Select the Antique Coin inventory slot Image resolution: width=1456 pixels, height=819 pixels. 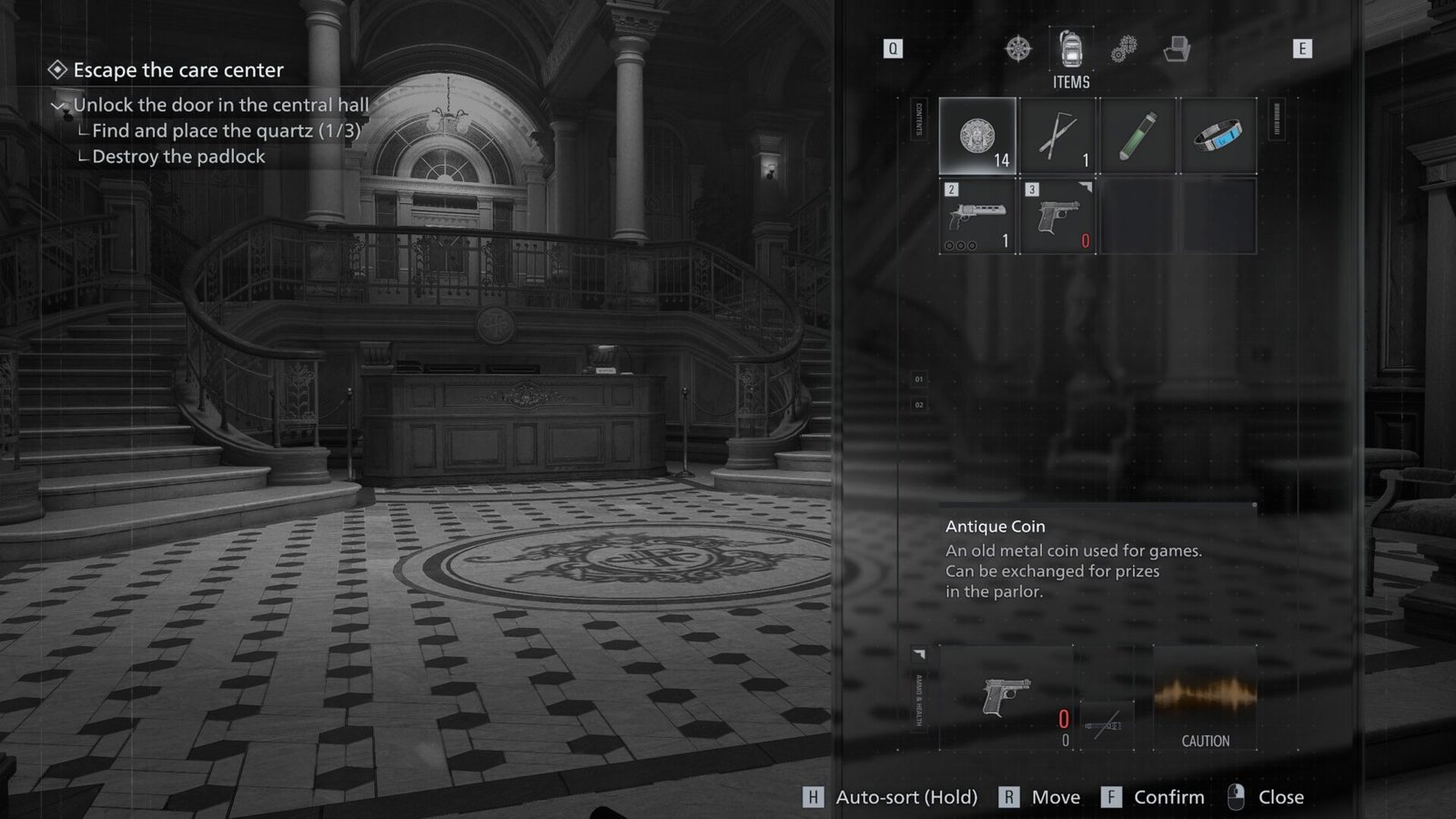[977, 136]
